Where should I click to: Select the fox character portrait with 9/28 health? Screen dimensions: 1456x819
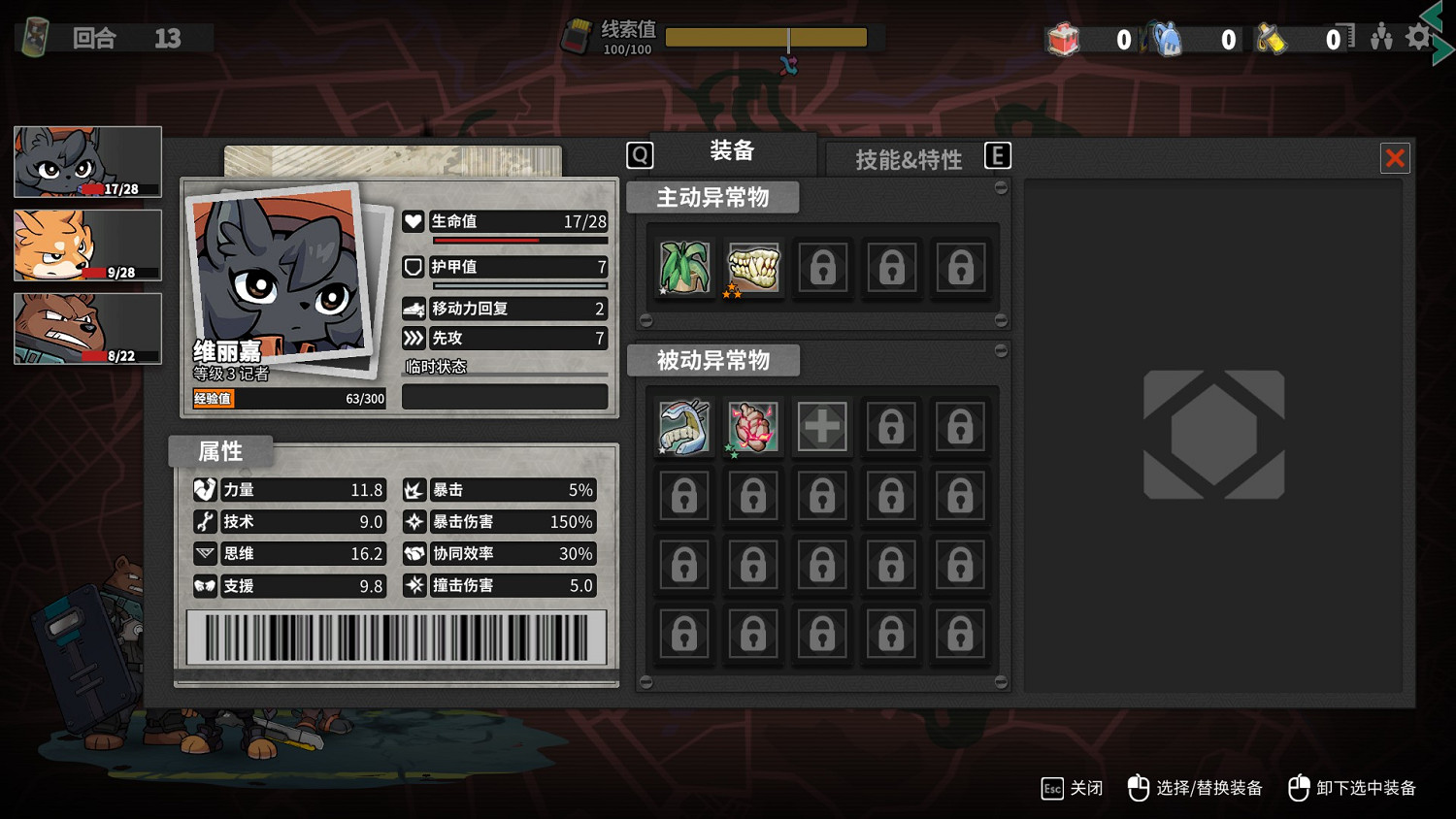click(86, 246)
